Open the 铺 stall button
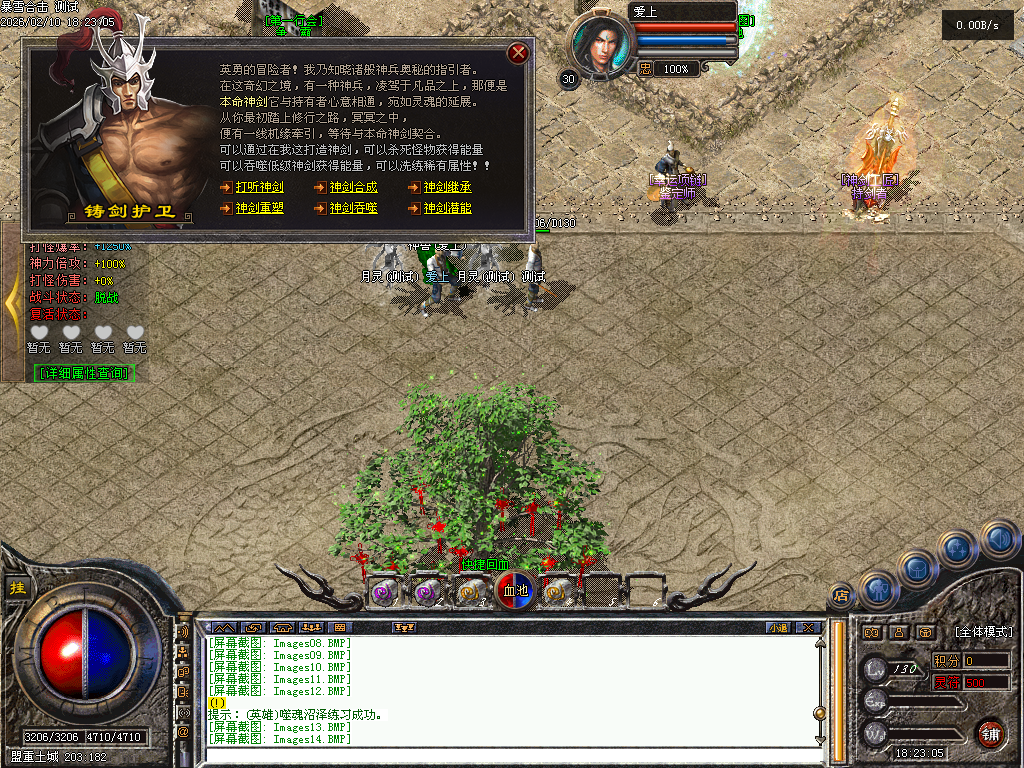 tap(990, 733)
